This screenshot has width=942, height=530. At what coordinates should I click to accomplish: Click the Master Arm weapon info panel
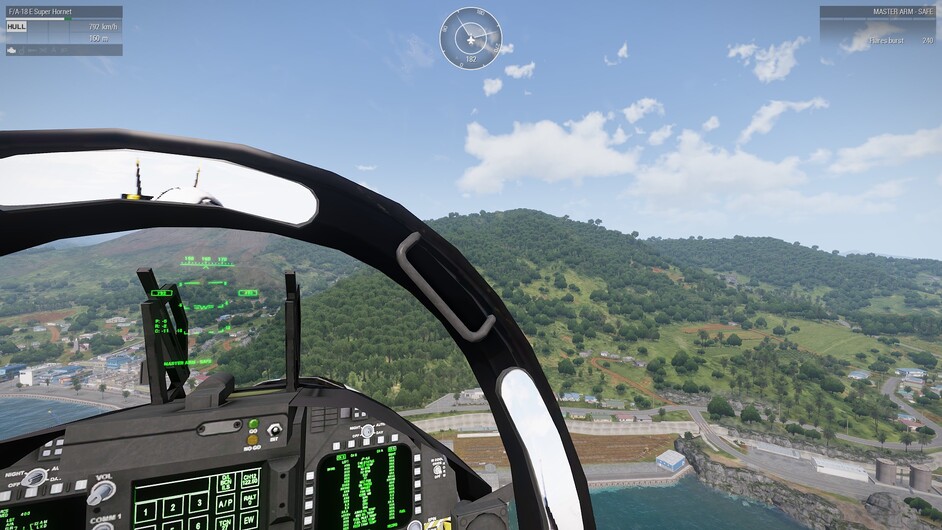coord(877,28)
